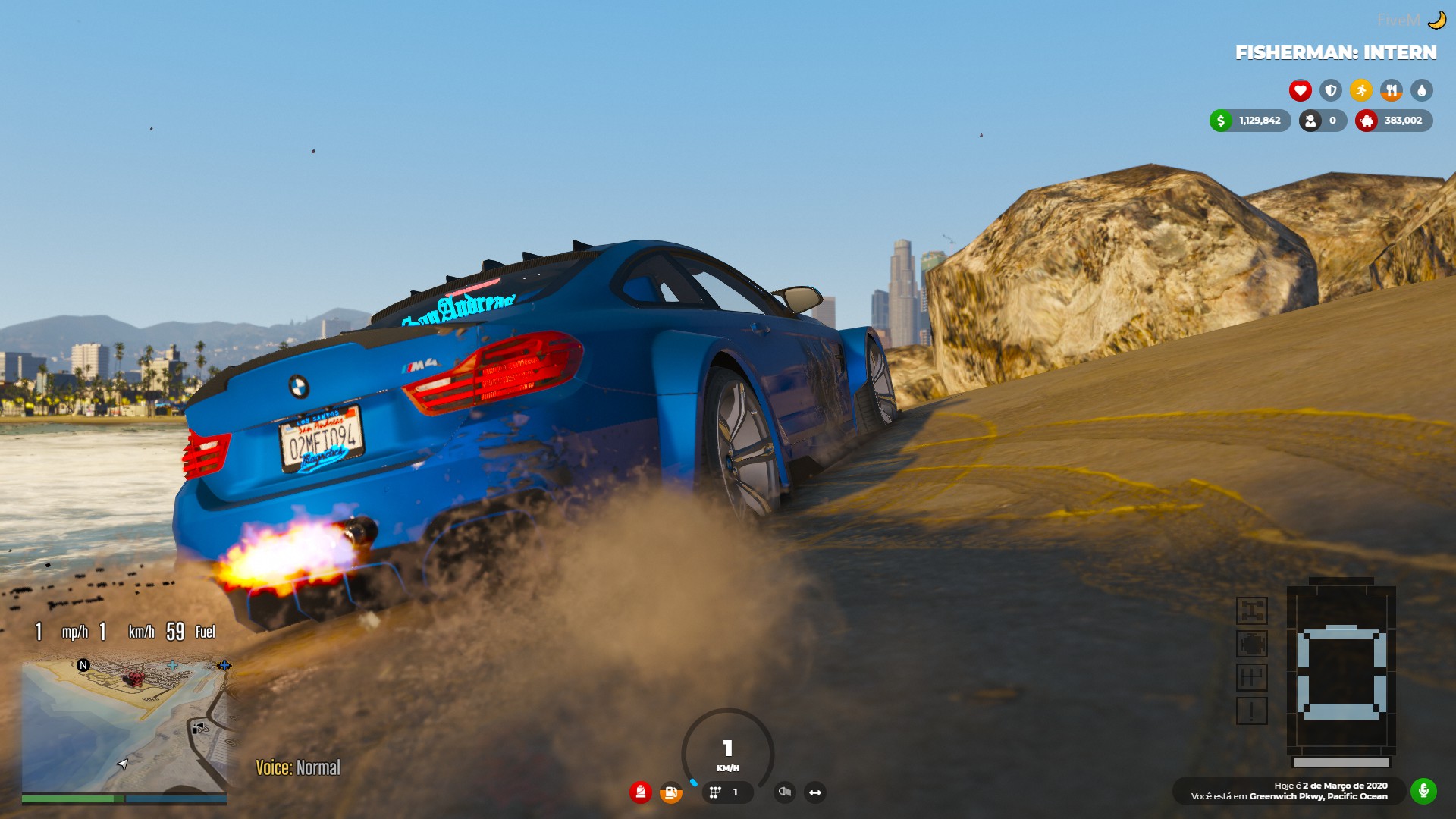Toggle the green microphone button
This screenshot has height=819, width=1456.
pos(1423,791)
